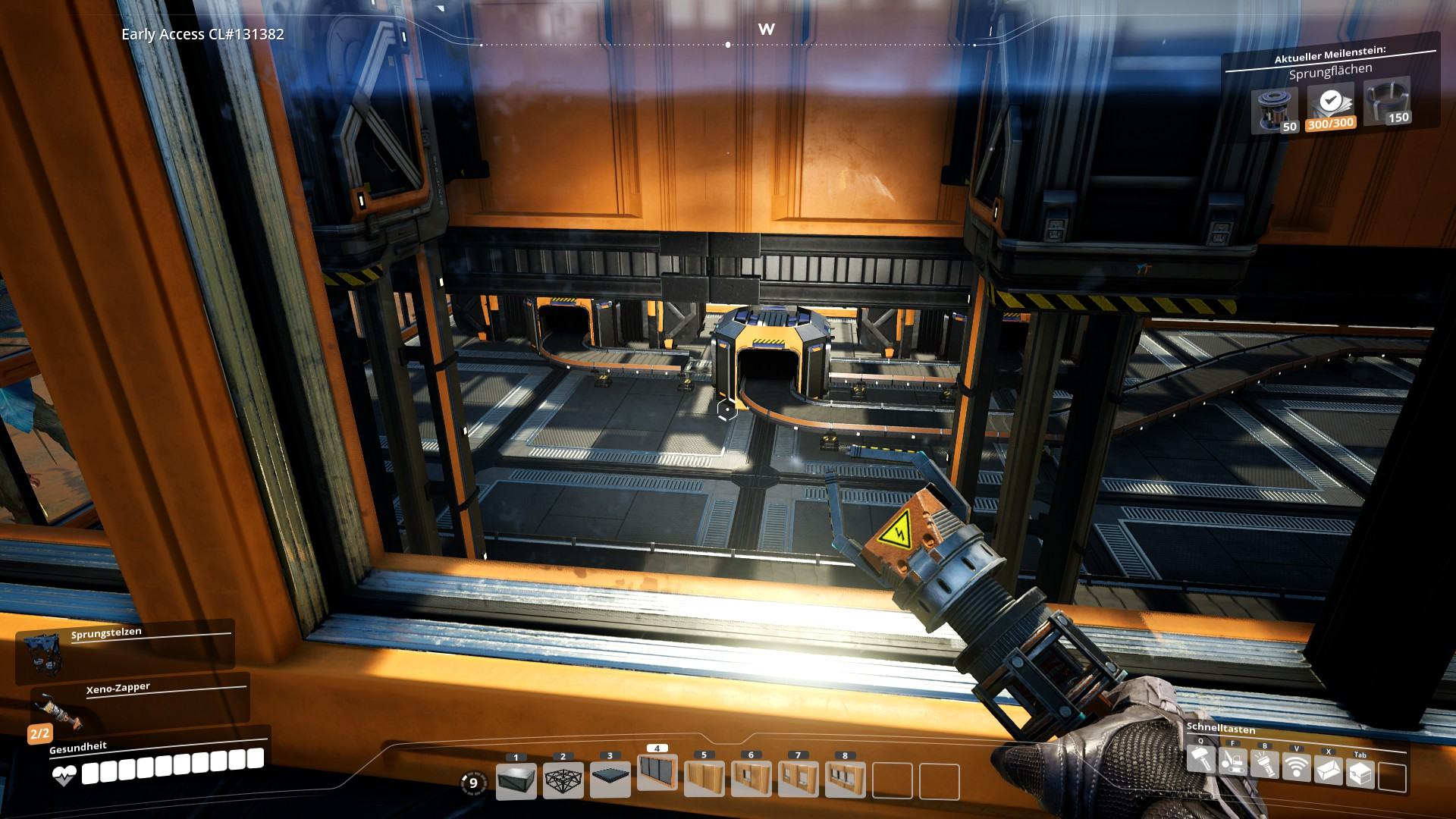This screenshot has width=1456, height=819.
Task: Activate the dismantle excavator shortcut icon
Action: coord(1232,762)
